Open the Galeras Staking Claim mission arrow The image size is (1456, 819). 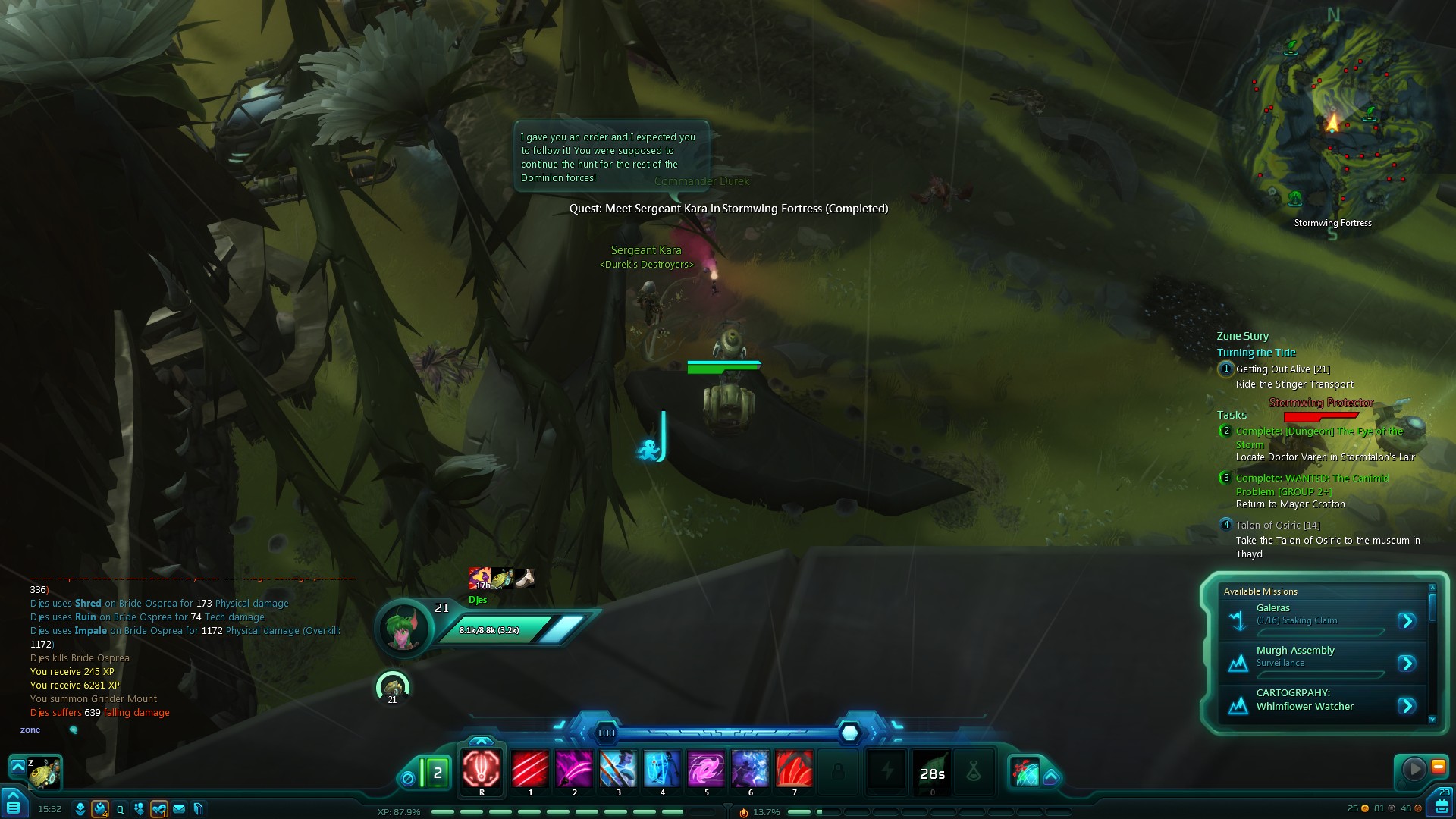(1407, 621)
